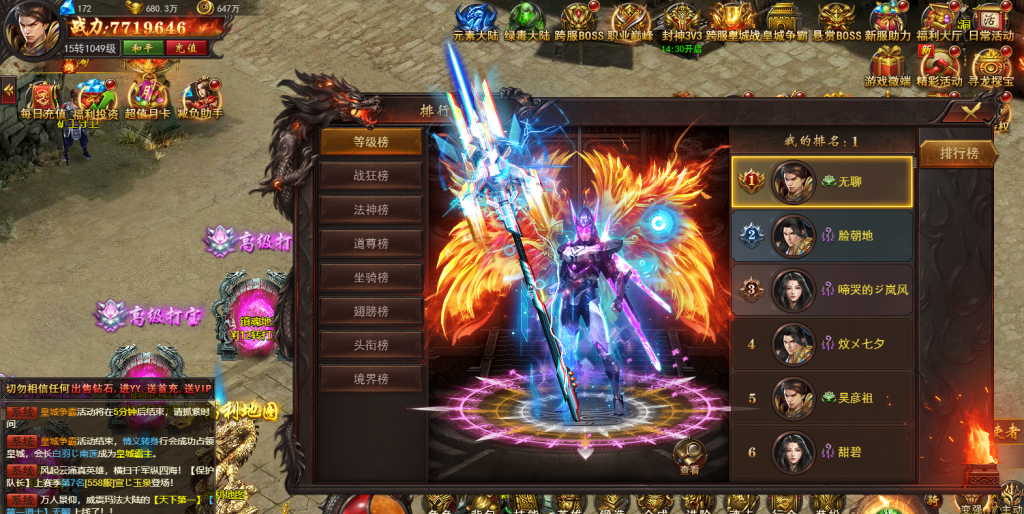This screenshot has width=1024, height=514.
Task: Select rank 2 player 脸朝地
Action: [x=822, y=236]
